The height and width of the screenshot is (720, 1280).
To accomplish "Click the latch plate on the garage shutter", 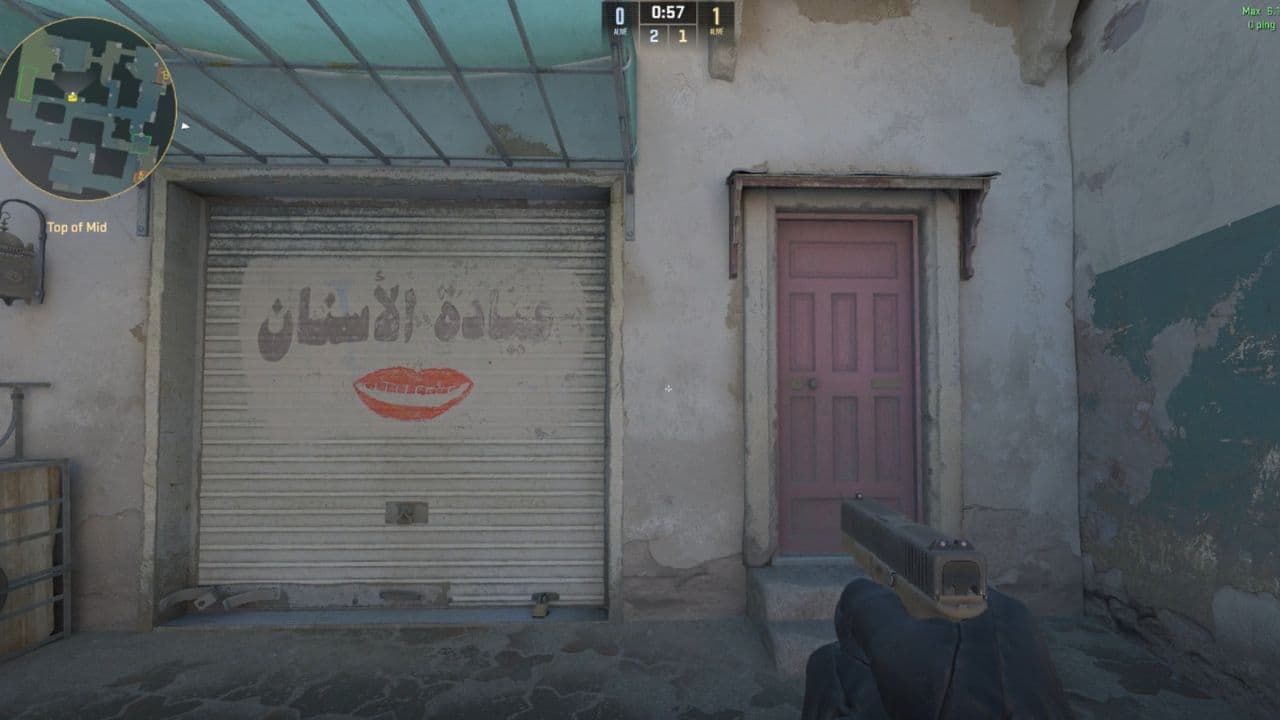I will (x=405, y=514).
